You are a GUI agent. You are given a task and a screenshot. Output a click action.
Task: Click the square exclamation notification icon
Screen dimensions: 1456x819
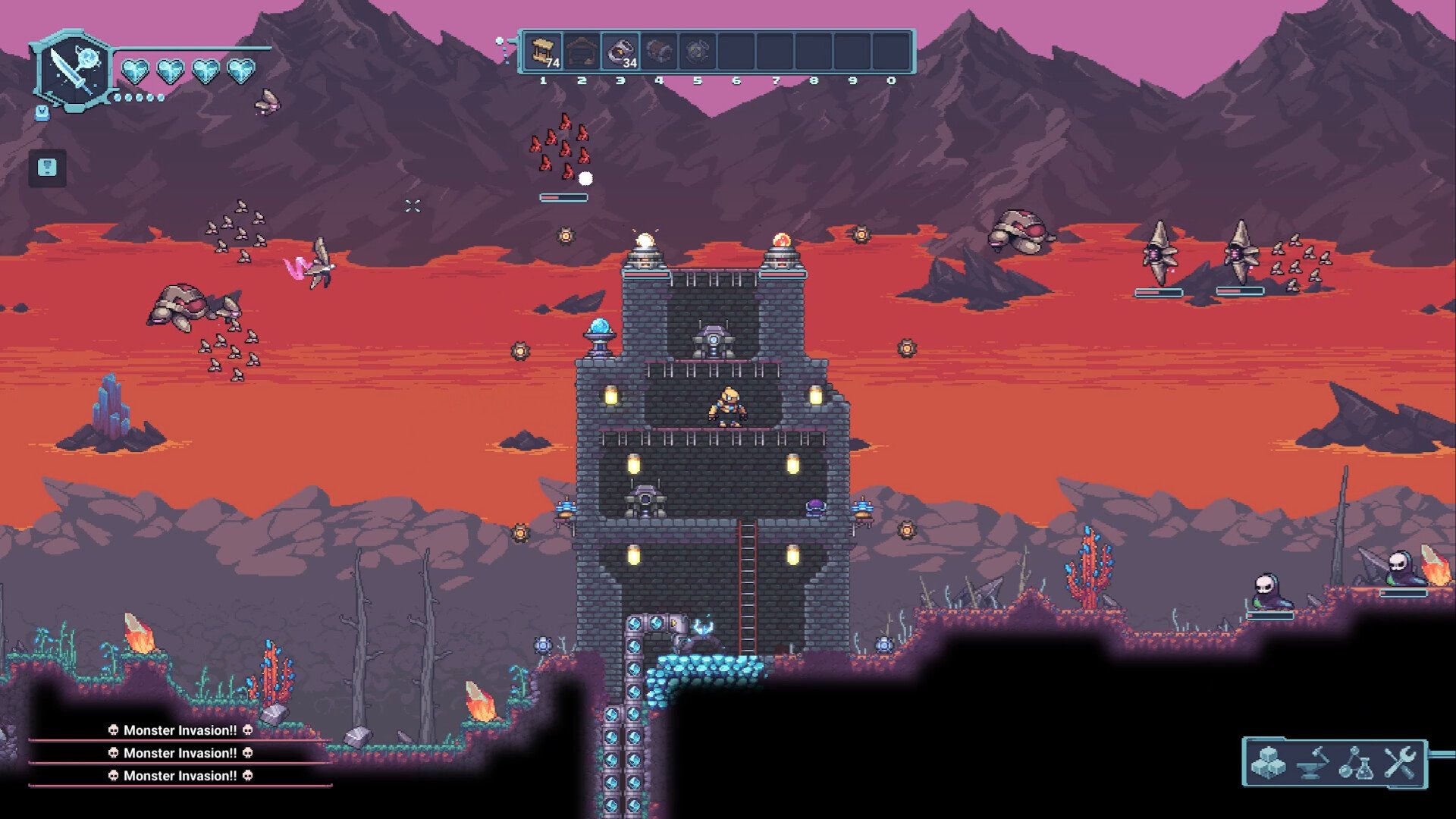47,168
